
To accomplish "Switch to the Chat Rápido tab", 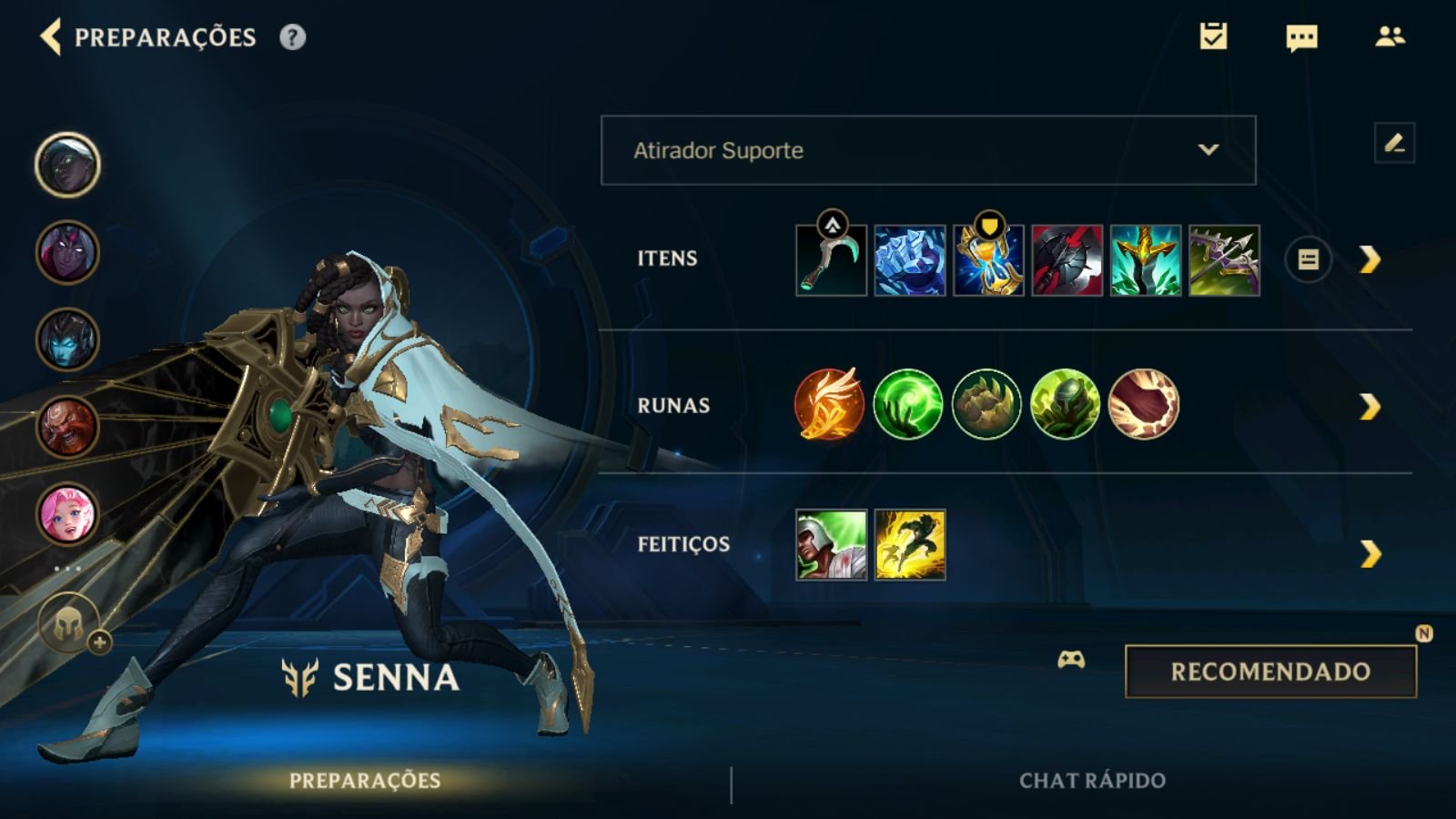I will coord(1092,780).
